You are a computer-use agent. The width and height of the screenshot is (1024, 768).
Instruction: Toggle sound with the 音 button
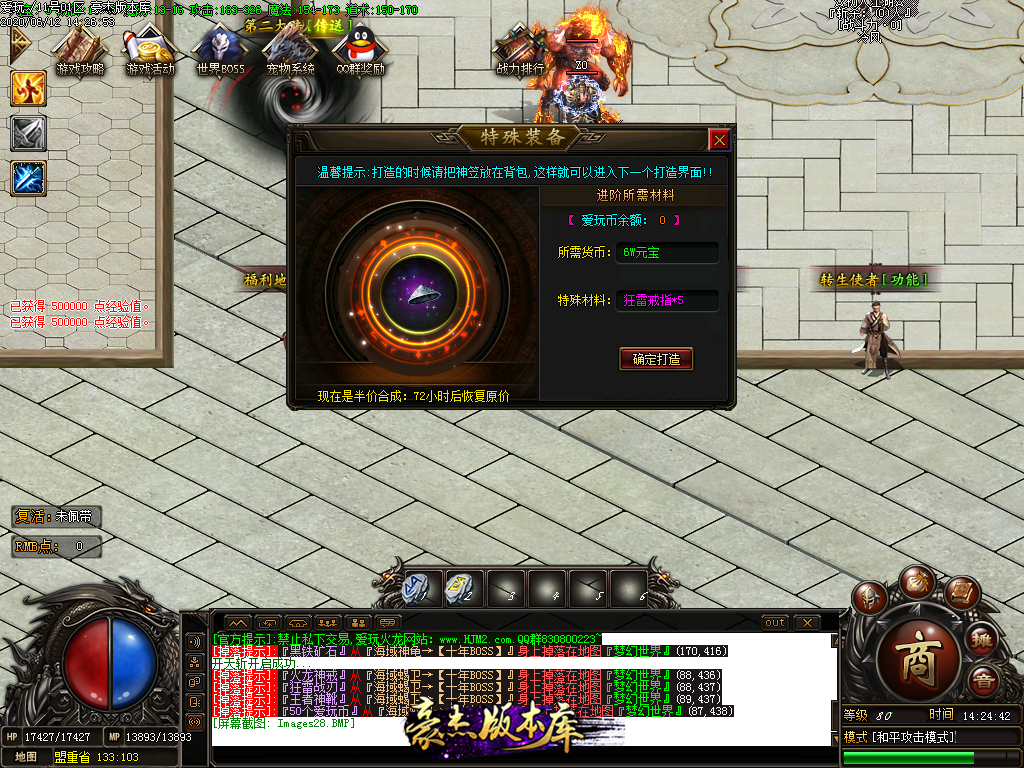tap(984, 682)
